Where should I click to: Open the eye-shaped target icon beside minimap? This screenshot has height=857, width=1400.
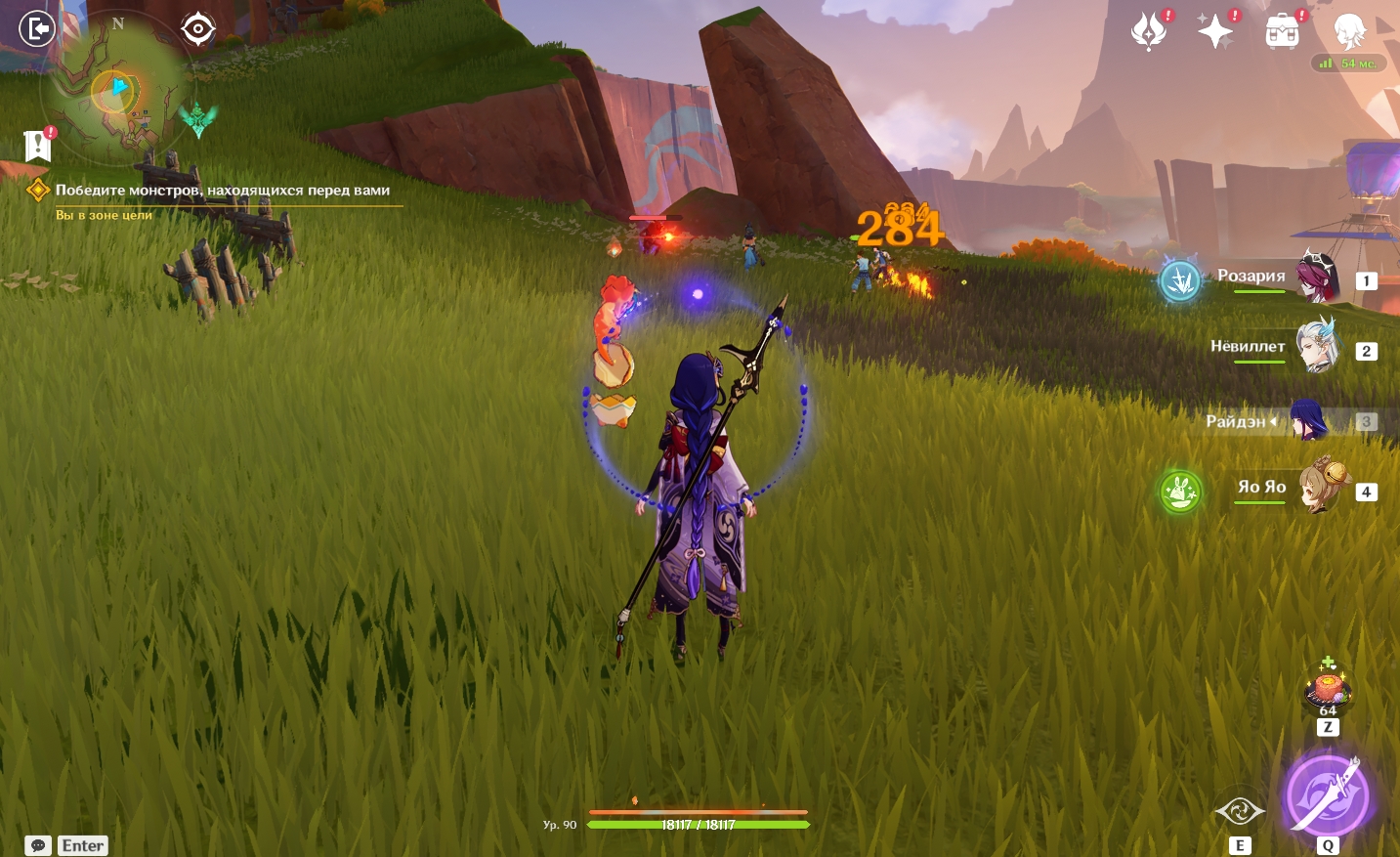pos(198,29)
